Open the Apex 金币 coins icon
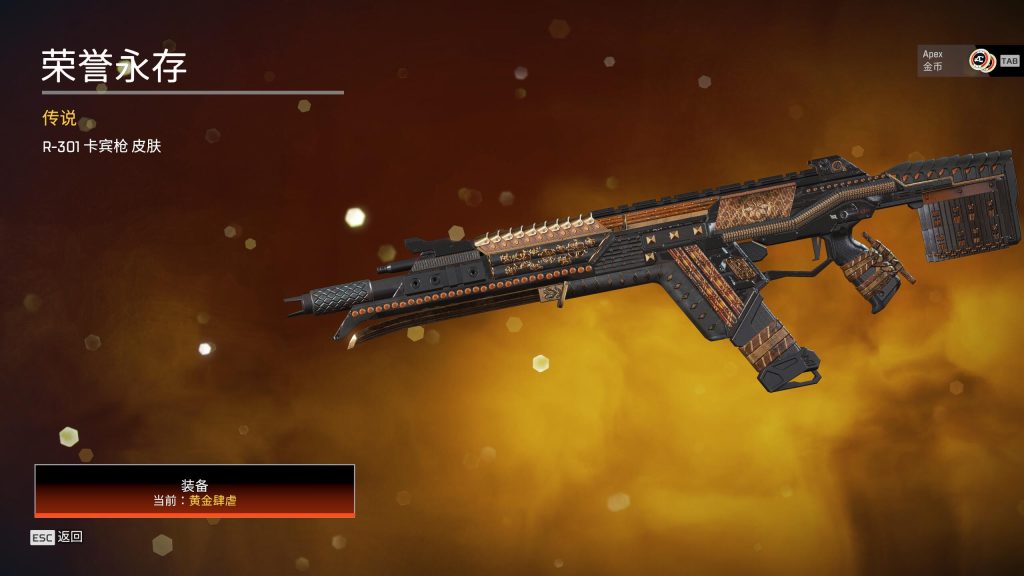Image resolution: width=1024 pixels, height=576 pixels. coord(980,61)
